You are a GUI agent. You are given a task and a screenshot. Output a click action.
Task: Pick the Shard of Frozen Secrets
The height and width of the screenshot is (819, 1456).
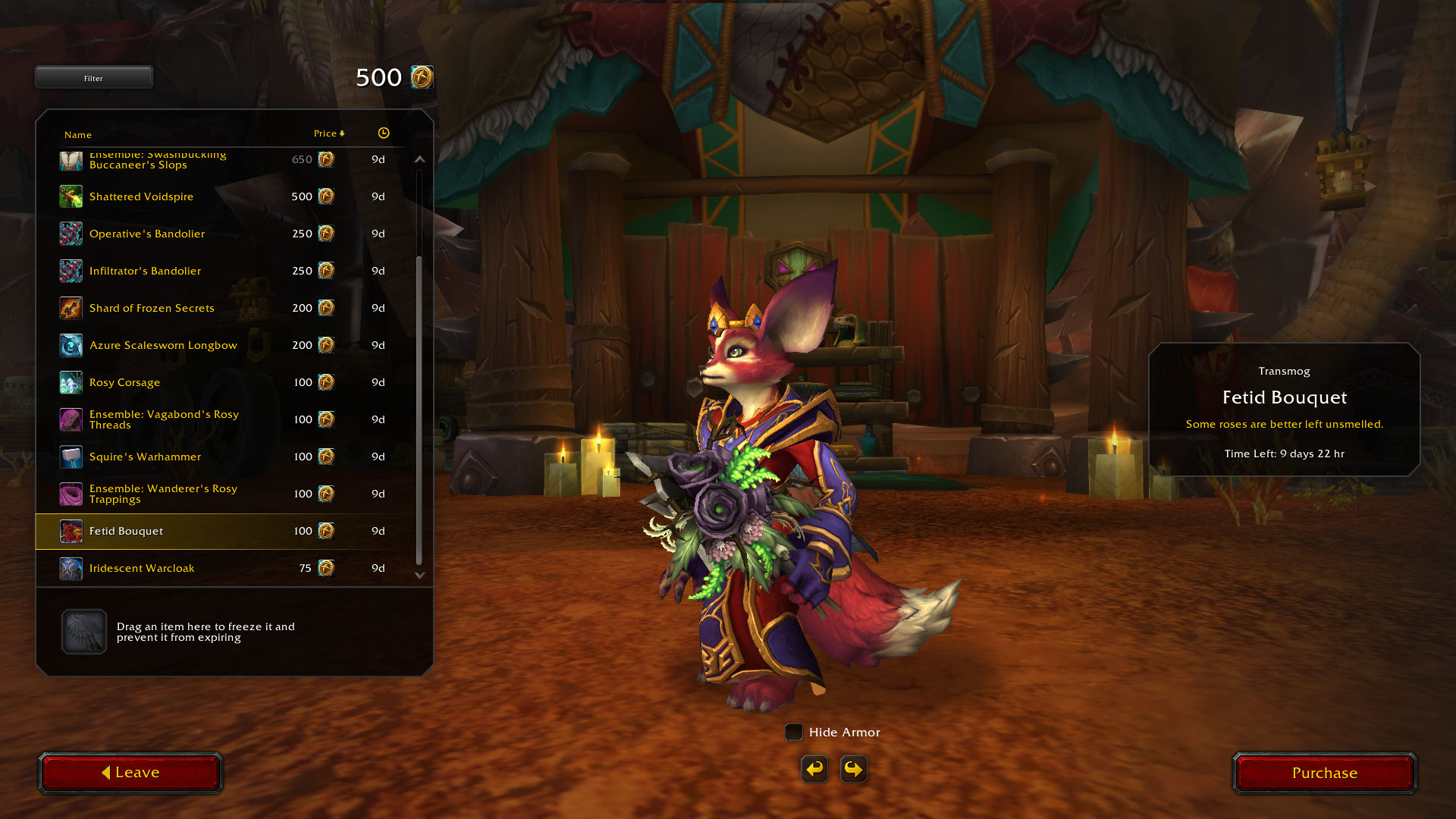[152, 308]
